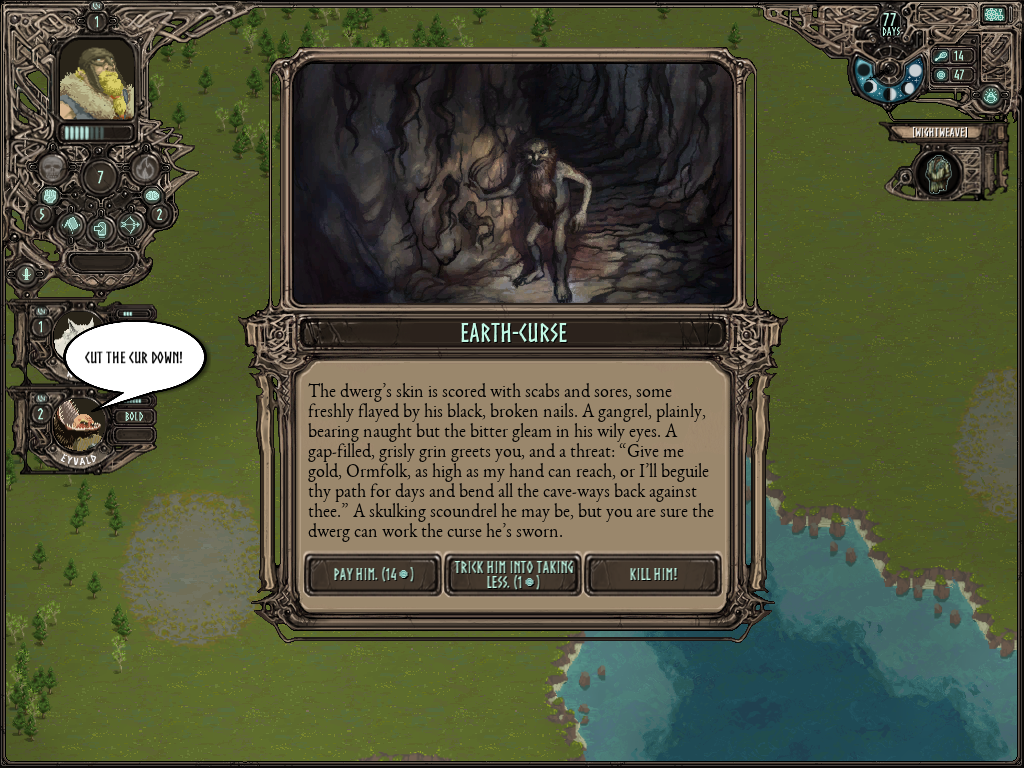Click the Wightweave armor item slot
Screen dimensions: 1024x768
(938, 173)
